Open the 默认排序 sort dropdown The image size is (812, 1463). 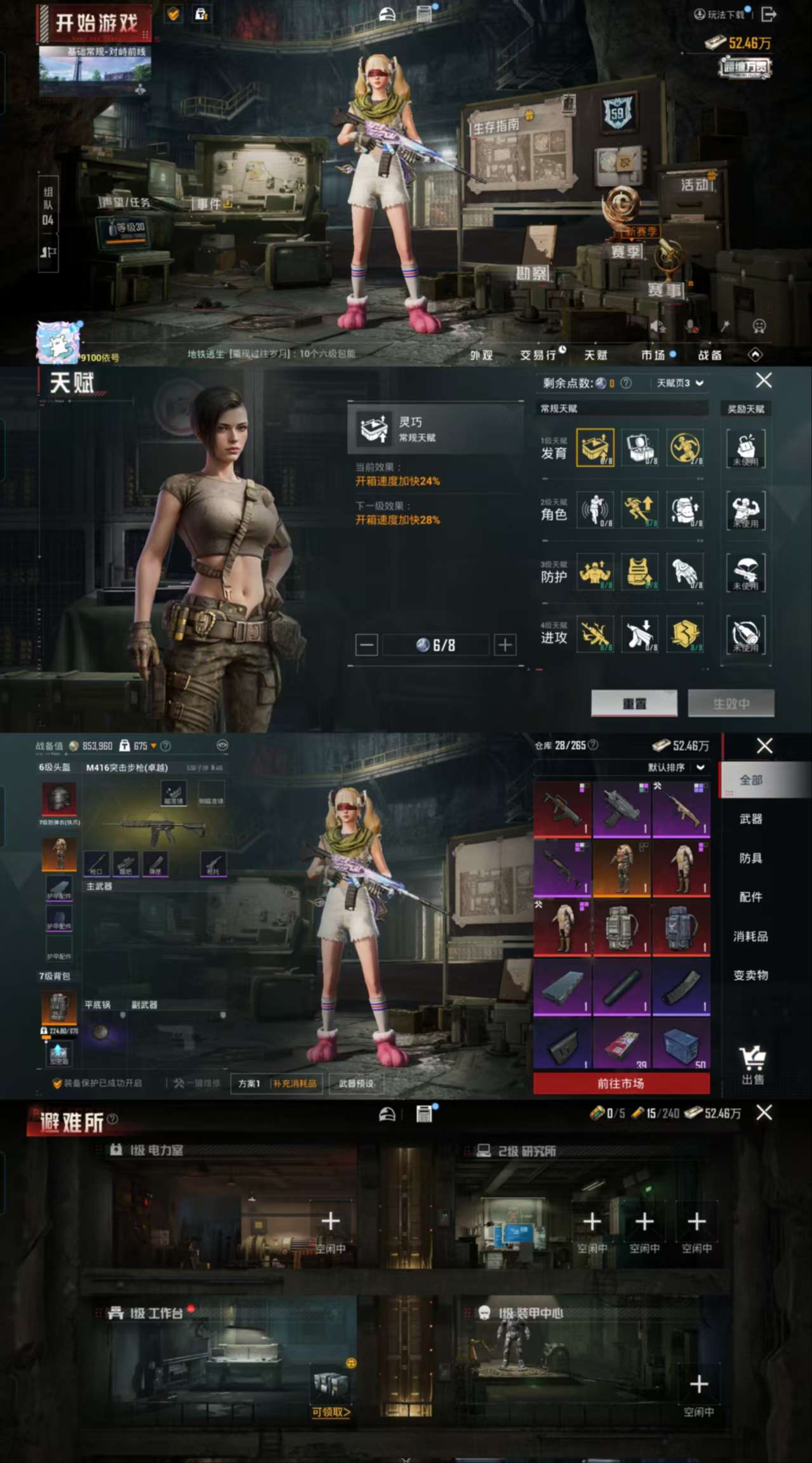coord(676,767)
